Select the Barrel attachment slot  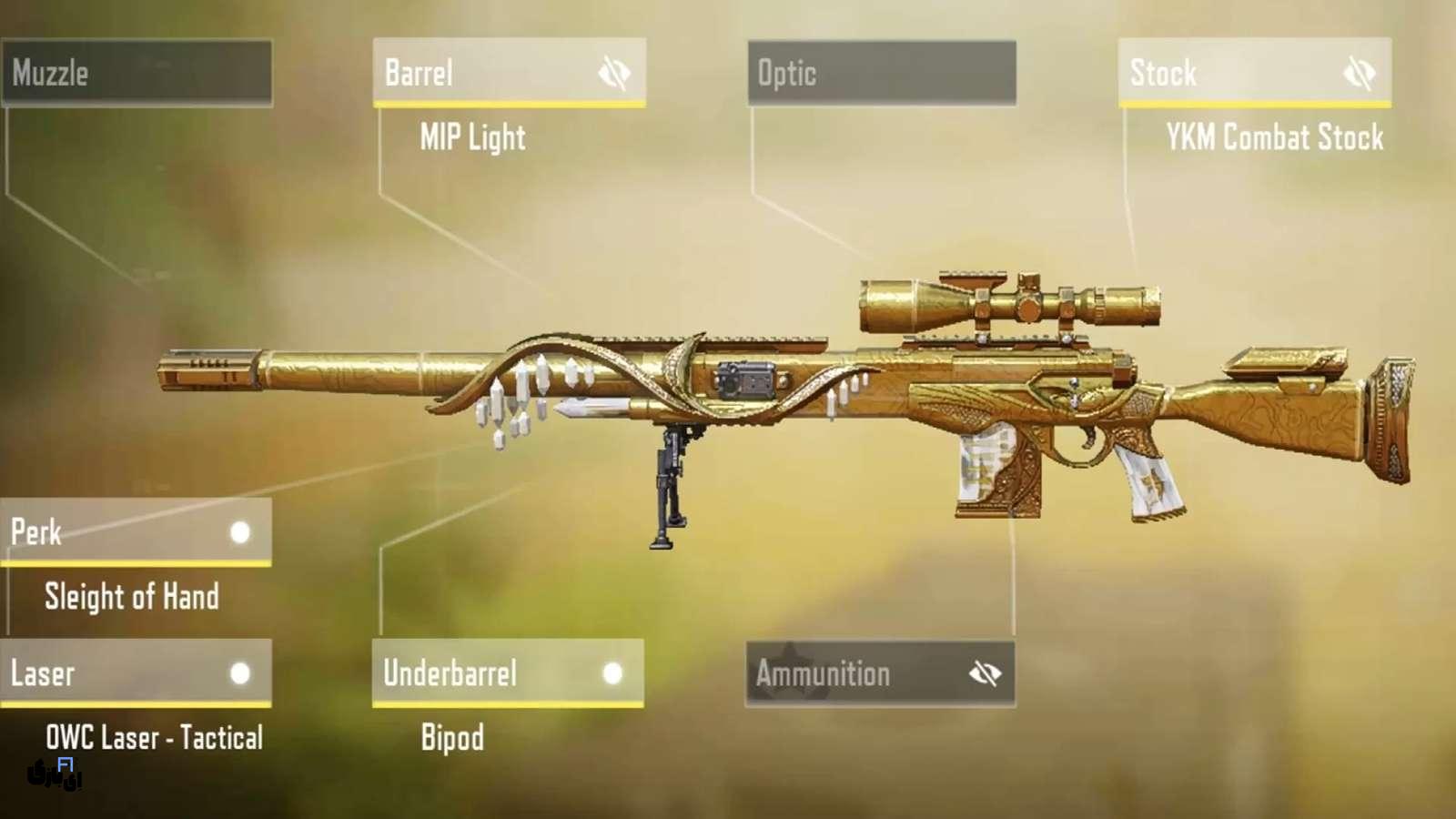(x=482, y=73)
